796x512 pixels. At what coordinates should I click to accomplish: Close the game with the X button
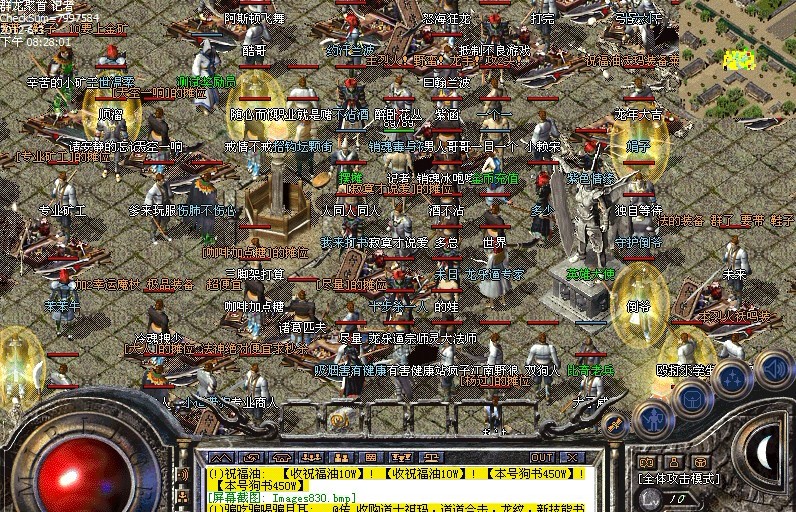(x=572, y=458)
